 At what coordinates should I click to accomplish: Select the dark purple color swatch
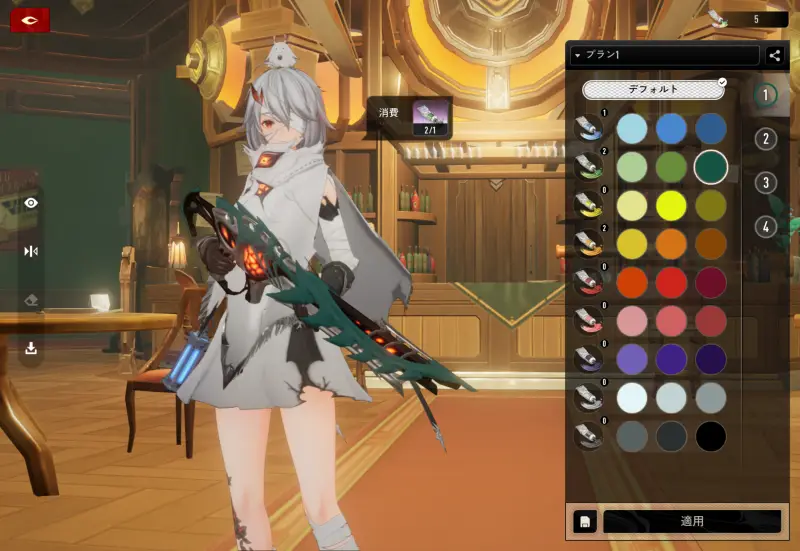710,359
